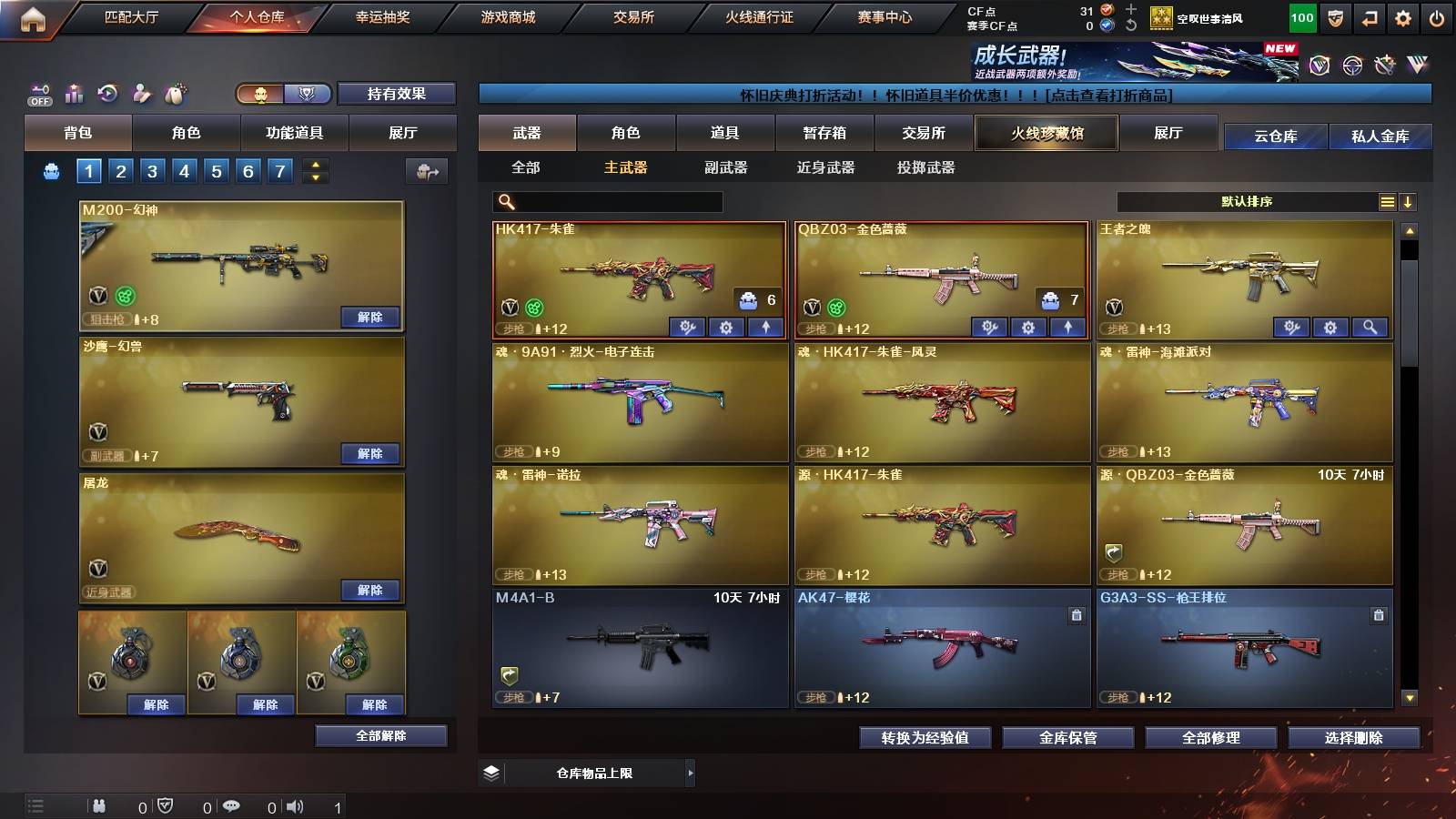Click the repair wrench icon on HK417-朱雀 card
Image resolution: width=1456 pixels, height=819 pixels.
tap(689, 327)
